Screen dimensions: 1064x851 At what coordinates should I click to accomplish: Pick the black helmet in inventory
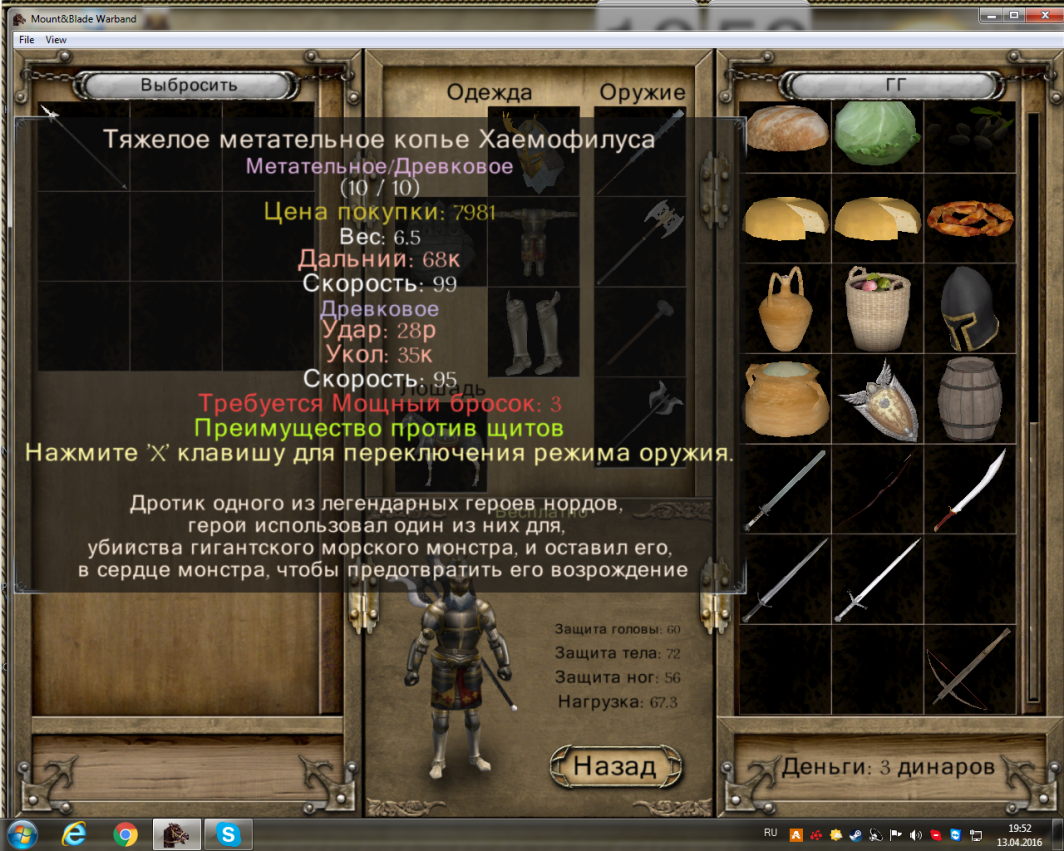point(968,308)
